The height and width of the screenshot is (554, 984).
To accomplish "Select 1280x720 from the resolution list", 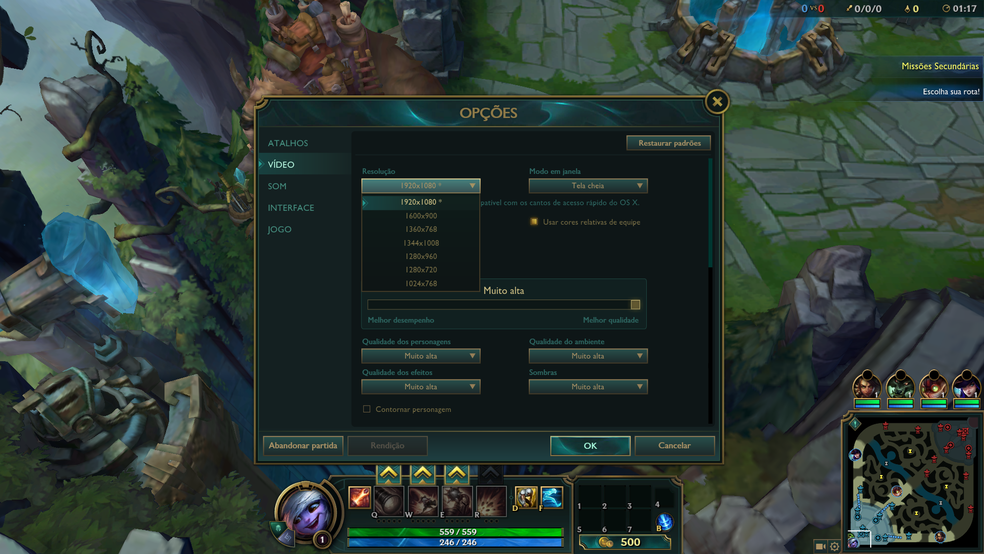I will pos(420,270).
